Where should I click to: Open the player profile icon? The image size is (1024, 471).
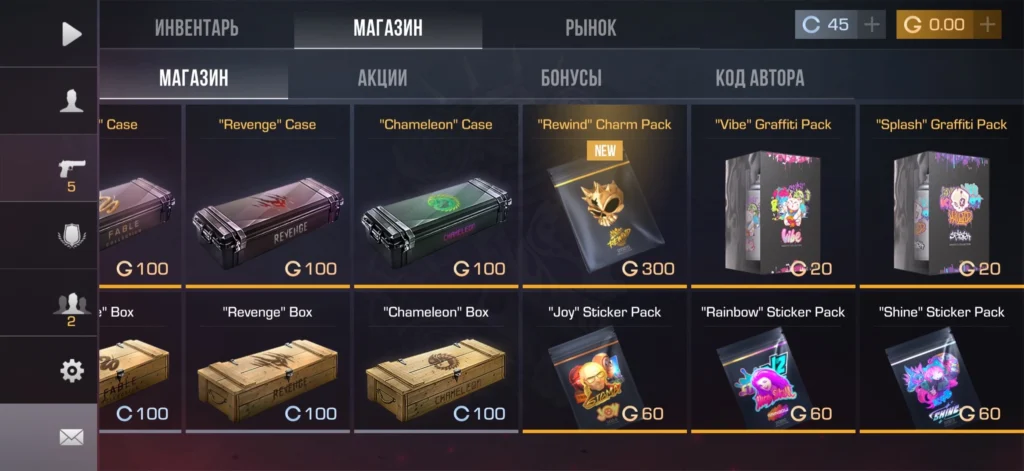click(x=71, y=100)
